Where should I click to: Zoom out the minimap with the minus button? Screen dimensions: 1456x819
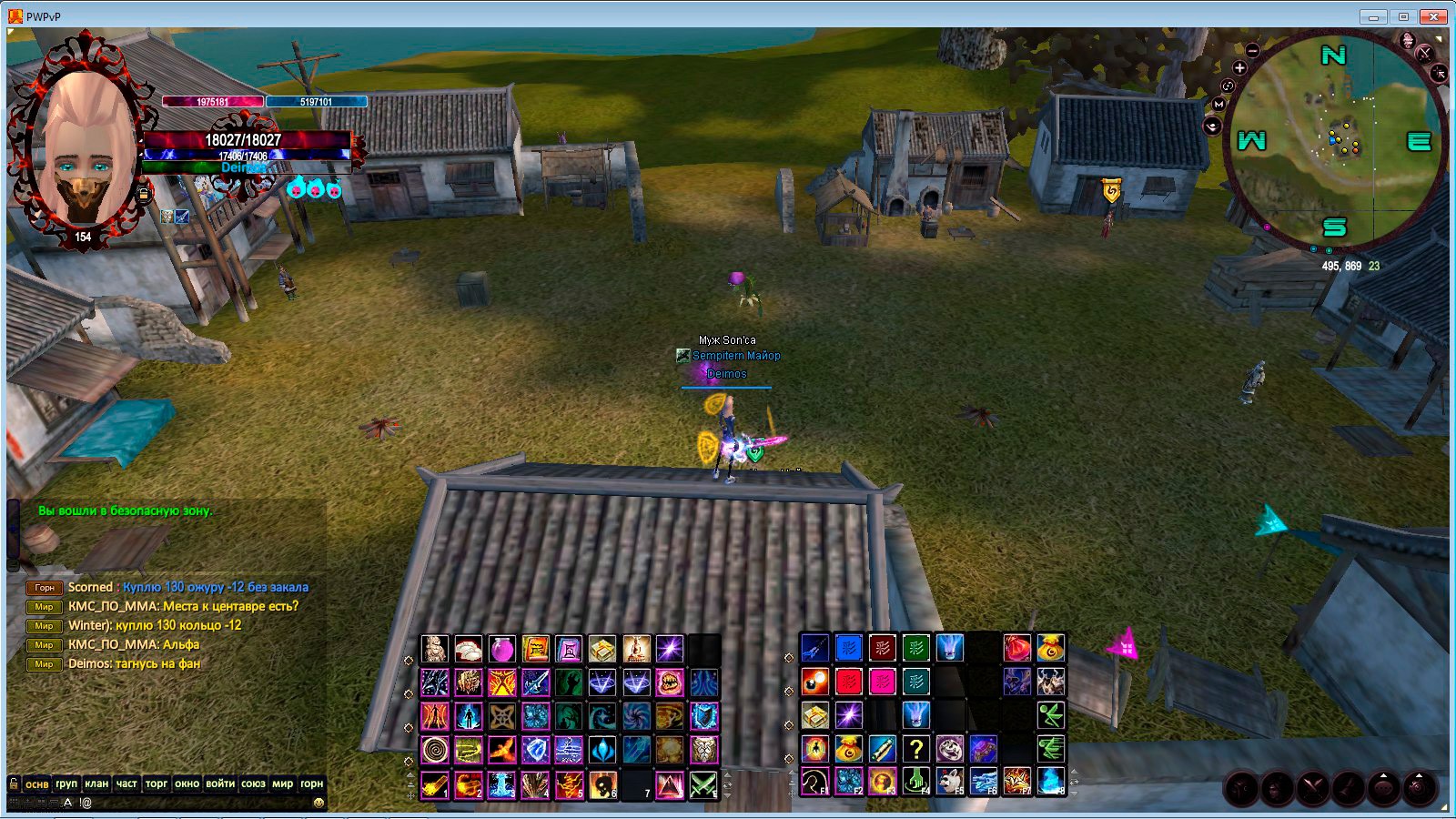click(x=1253, y=51)
